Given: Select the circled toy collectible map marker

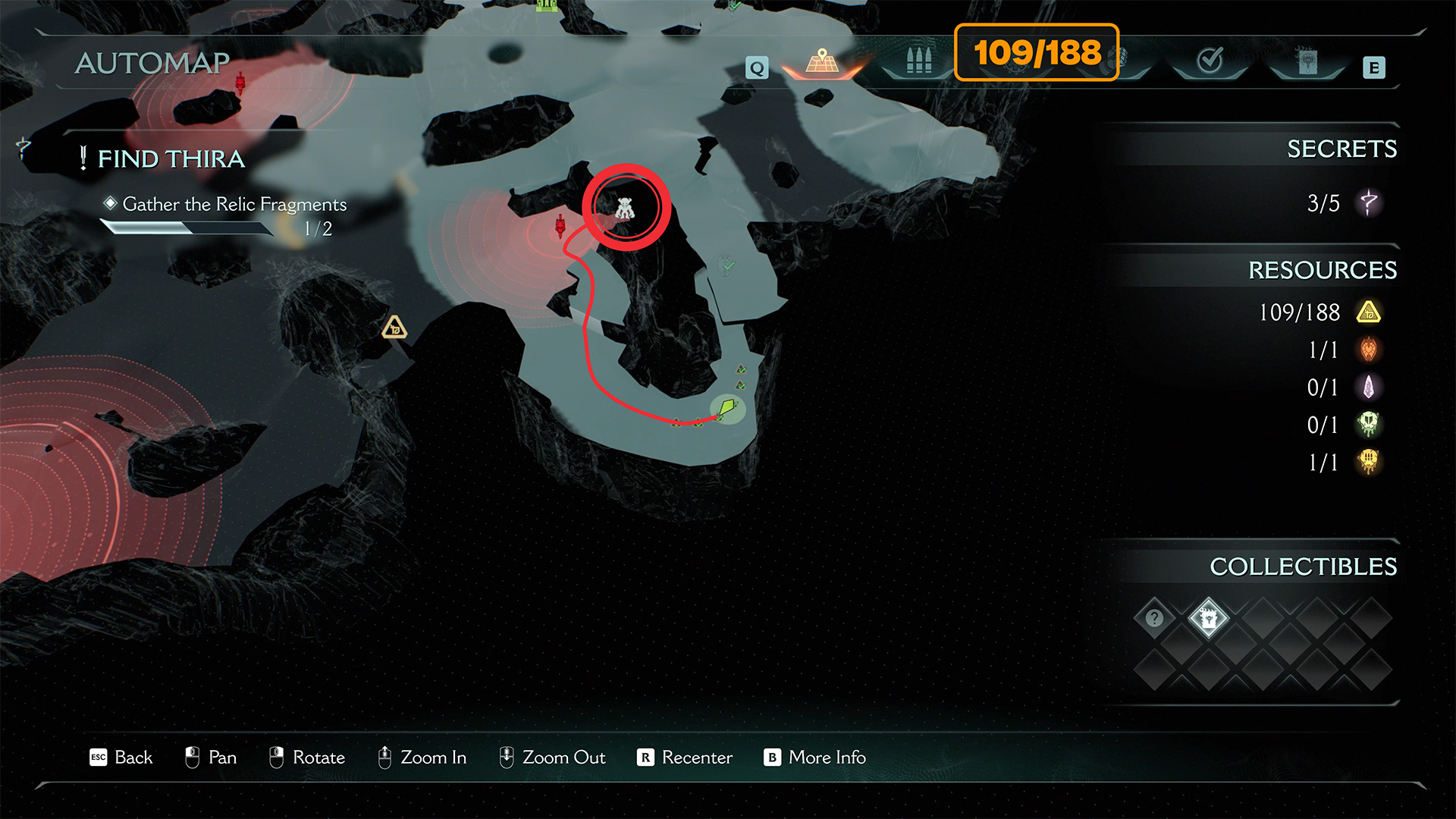Looking at the screenshot, I should point(625,208).
